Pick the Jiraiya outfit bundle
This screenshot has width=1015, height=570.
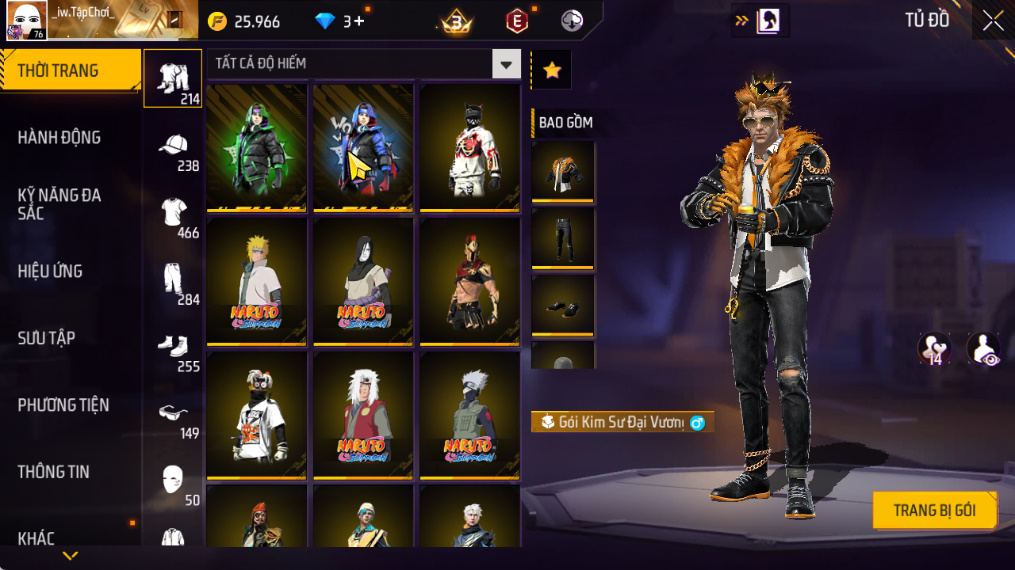coord(363,414)
